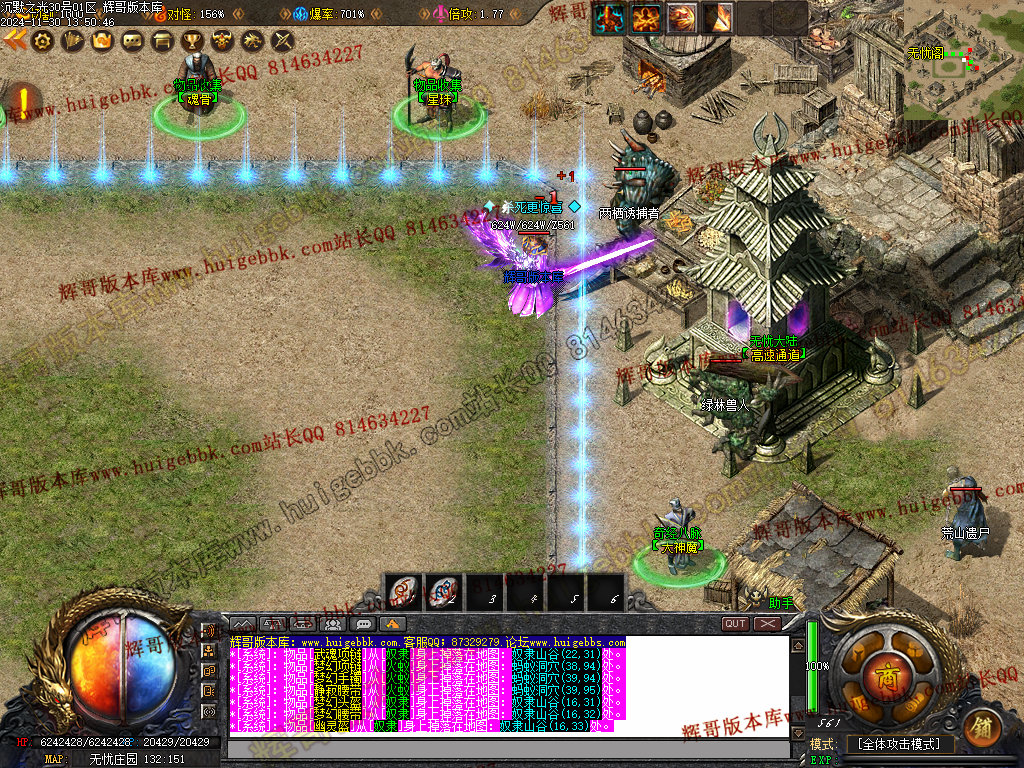Open the gear settings icon

click(42, 41)
